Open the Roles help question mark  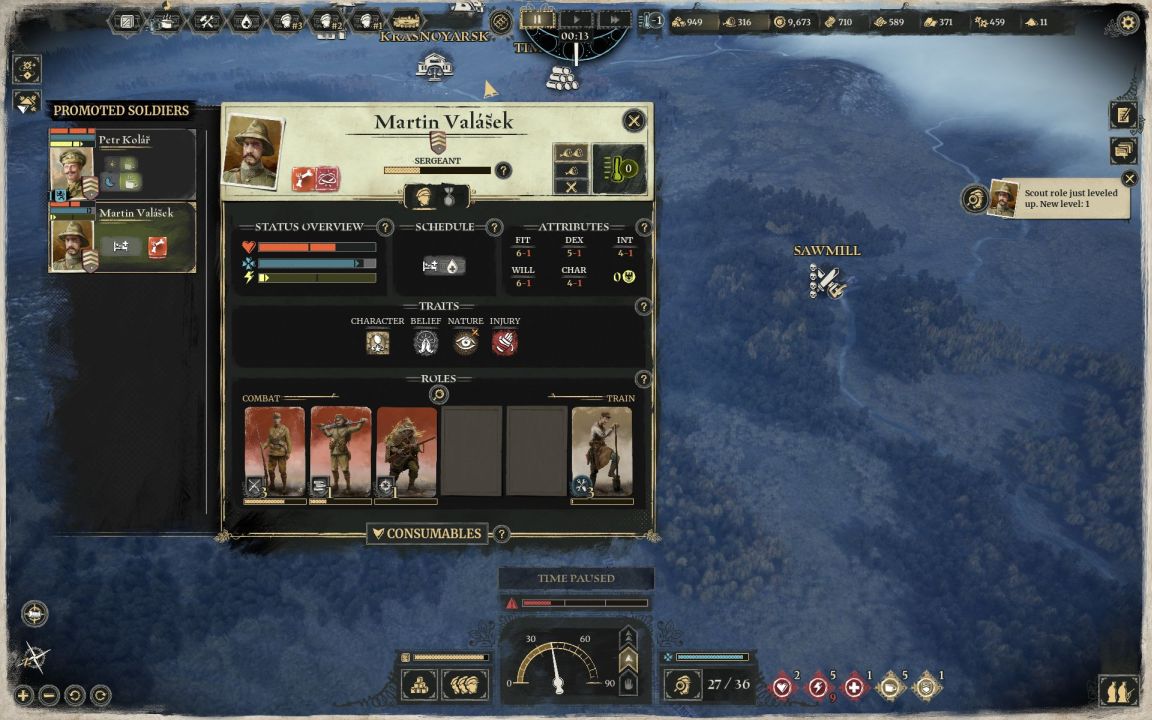pyautogui.click(x=644, y=380)
